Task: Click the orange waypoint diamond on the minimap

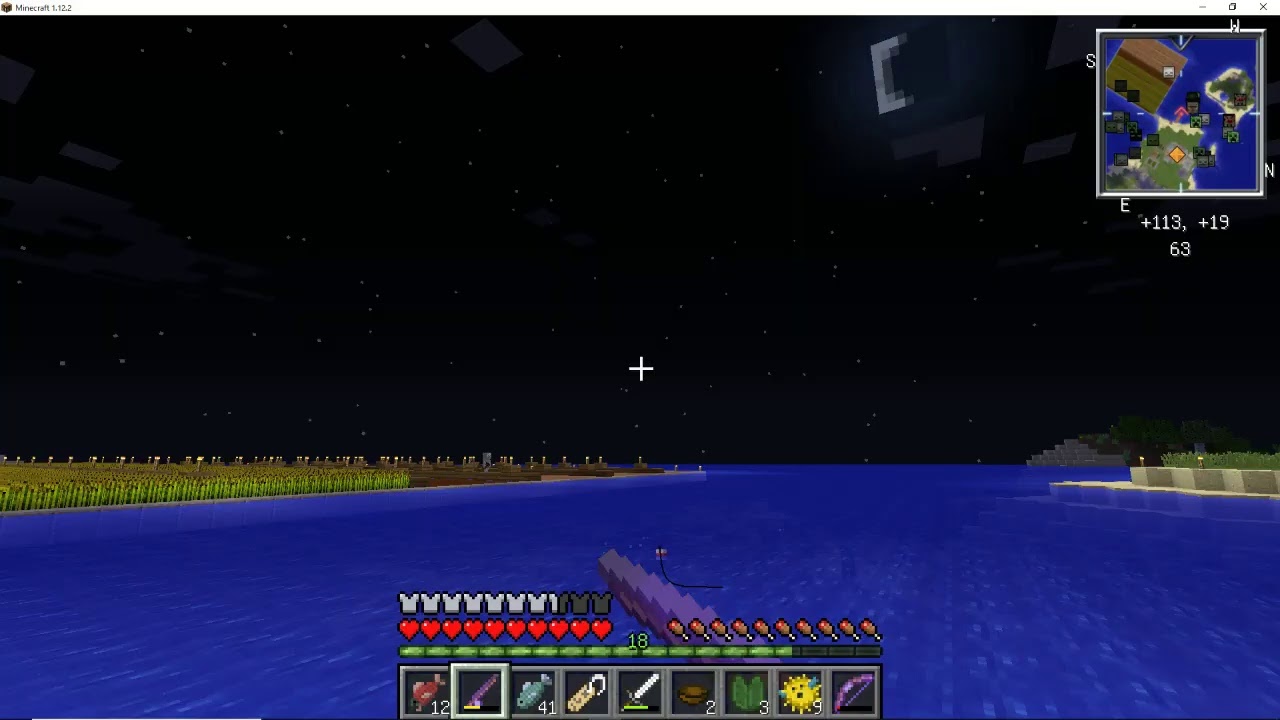Action: (x=1177, y=154)
